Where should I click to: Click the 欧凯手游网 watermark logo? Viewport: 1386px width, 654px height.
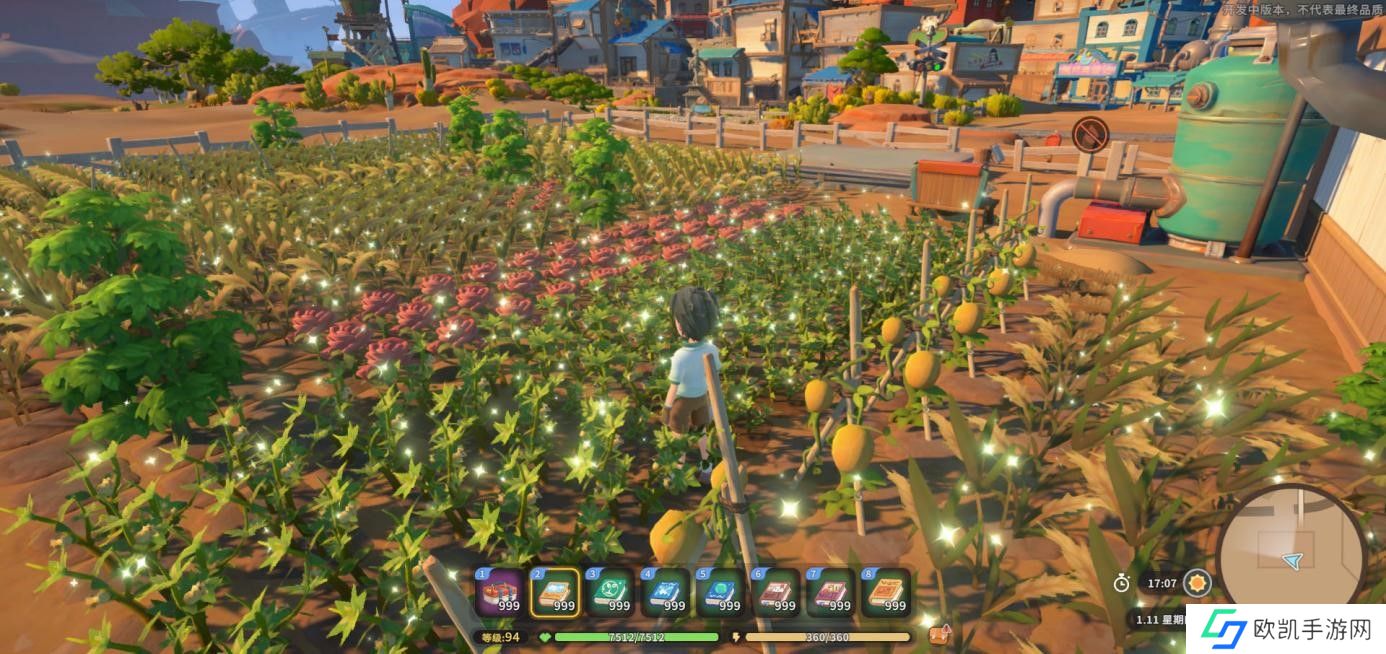click(x=1286, y=629)
